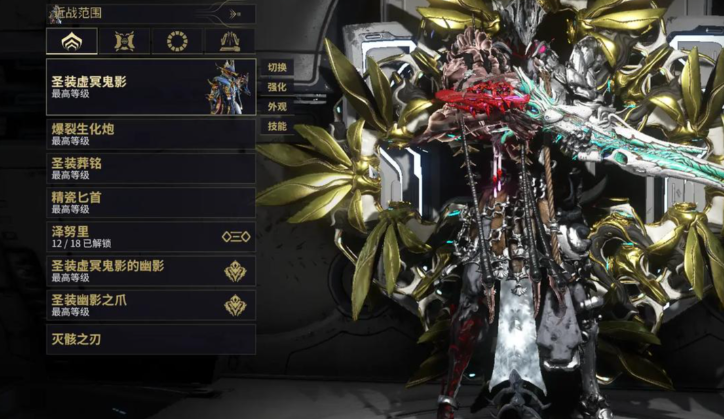
Task: Switch to the second loadout category tab
Action: click(x=125, y=41)
